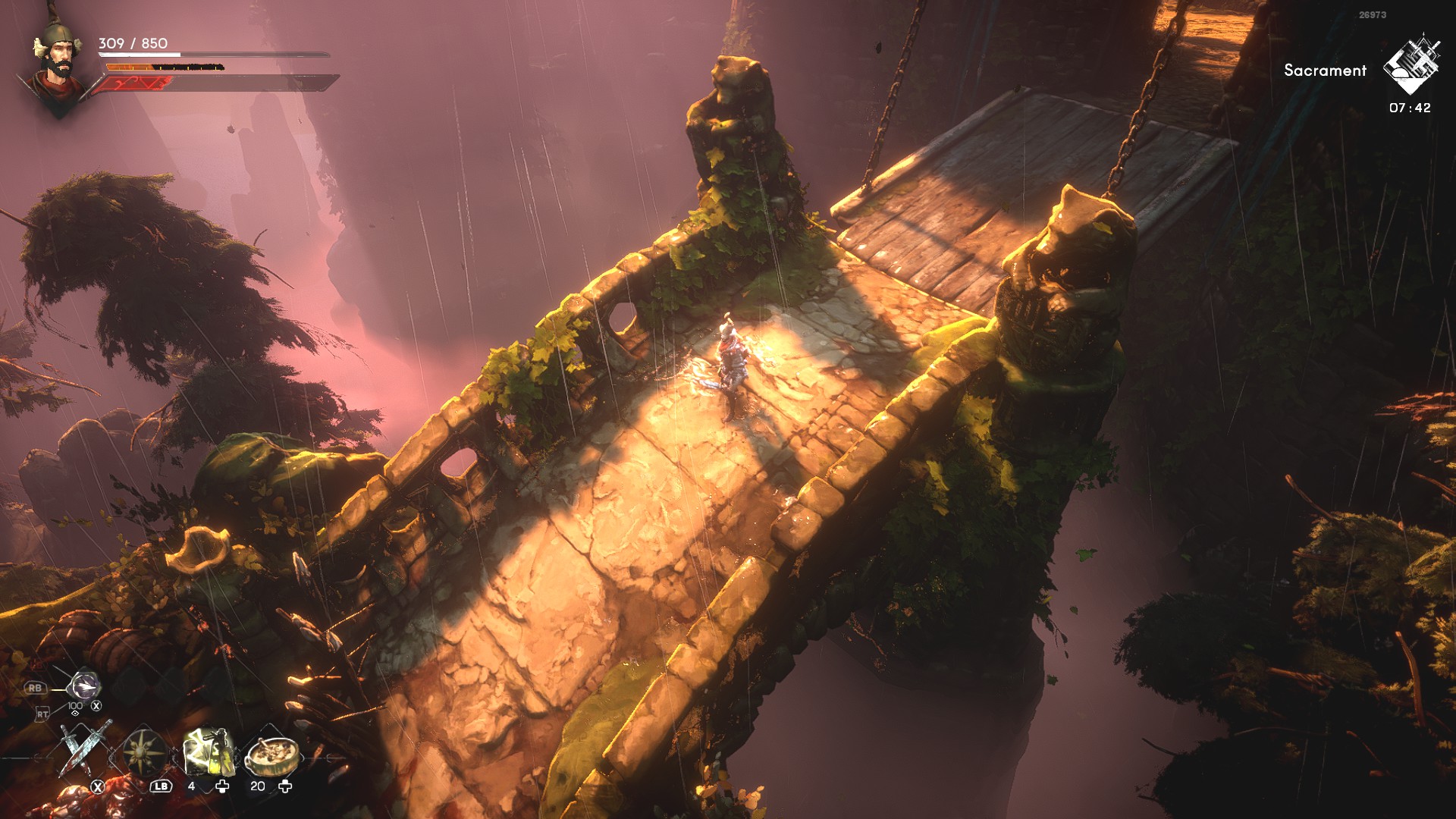Click the 07:42 timer display

[x=1409, y=108]
